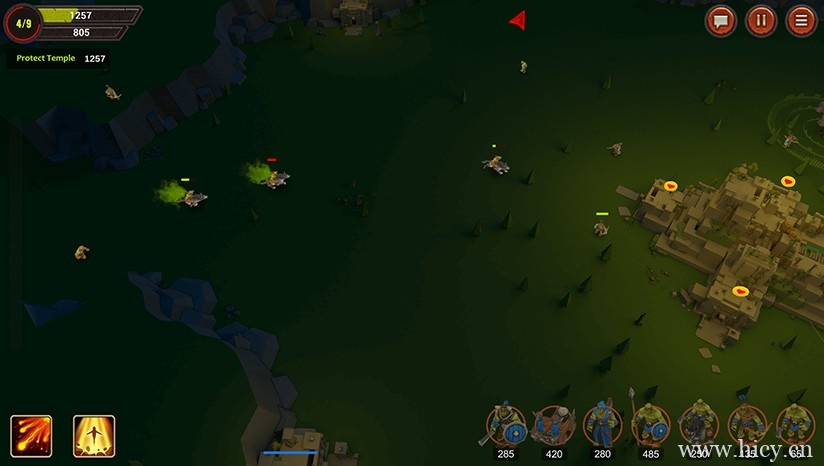The image size is (824, 466).
Task: Cast the golden light resurrection ability
Action: (94, 435)
